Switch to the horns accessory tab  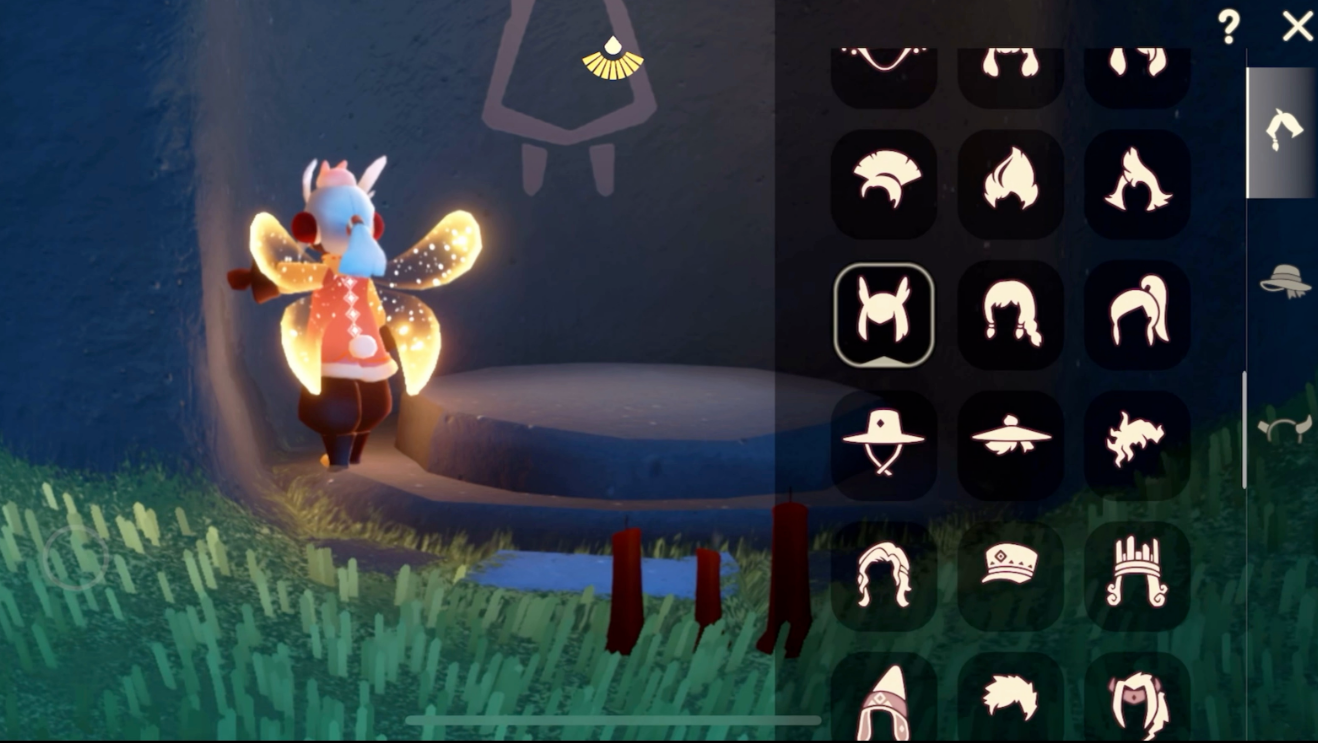[1284, 430]
